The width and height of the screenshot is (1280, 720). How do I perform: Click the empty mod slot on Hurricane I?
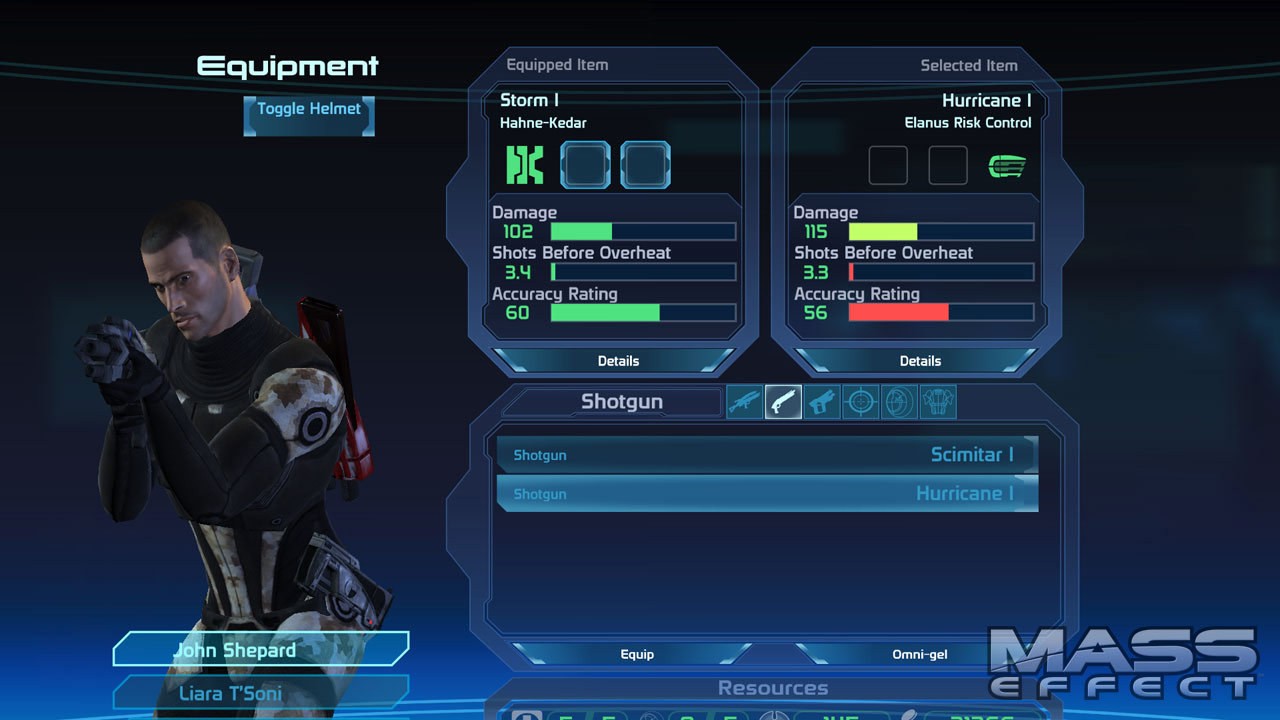[x=888, y=166]
